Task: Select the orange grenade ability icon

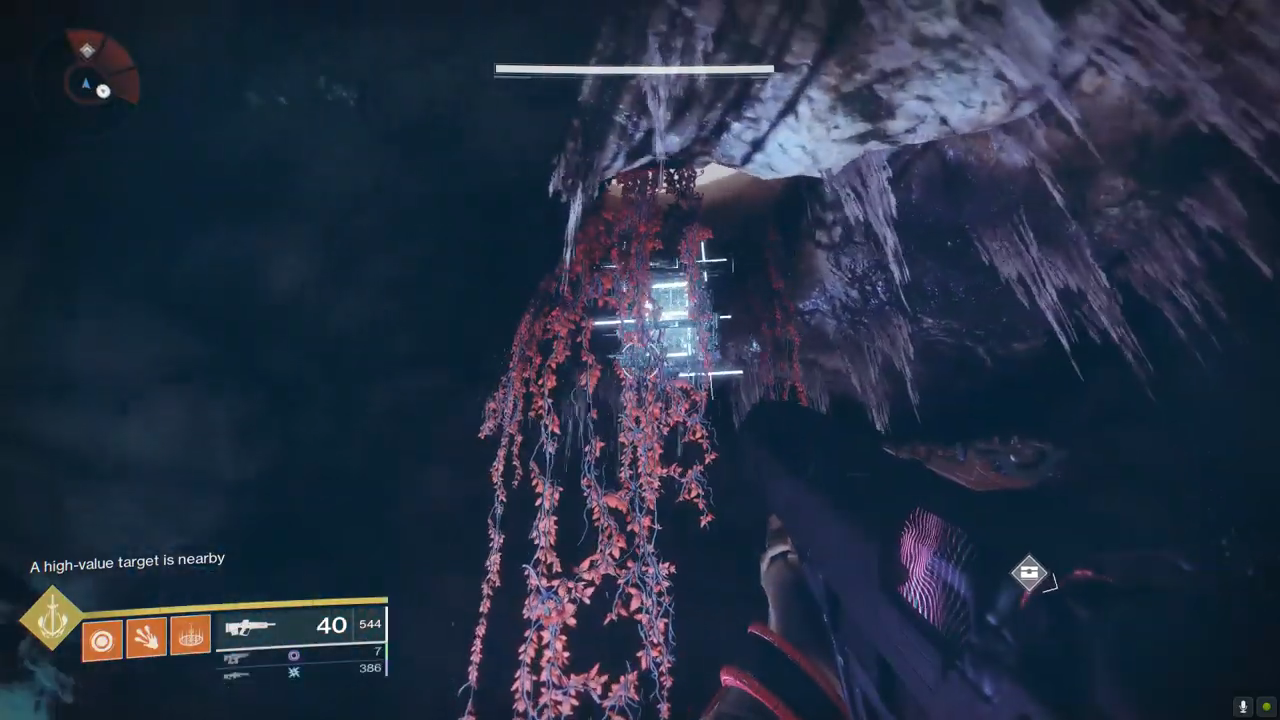Action: 102,638
